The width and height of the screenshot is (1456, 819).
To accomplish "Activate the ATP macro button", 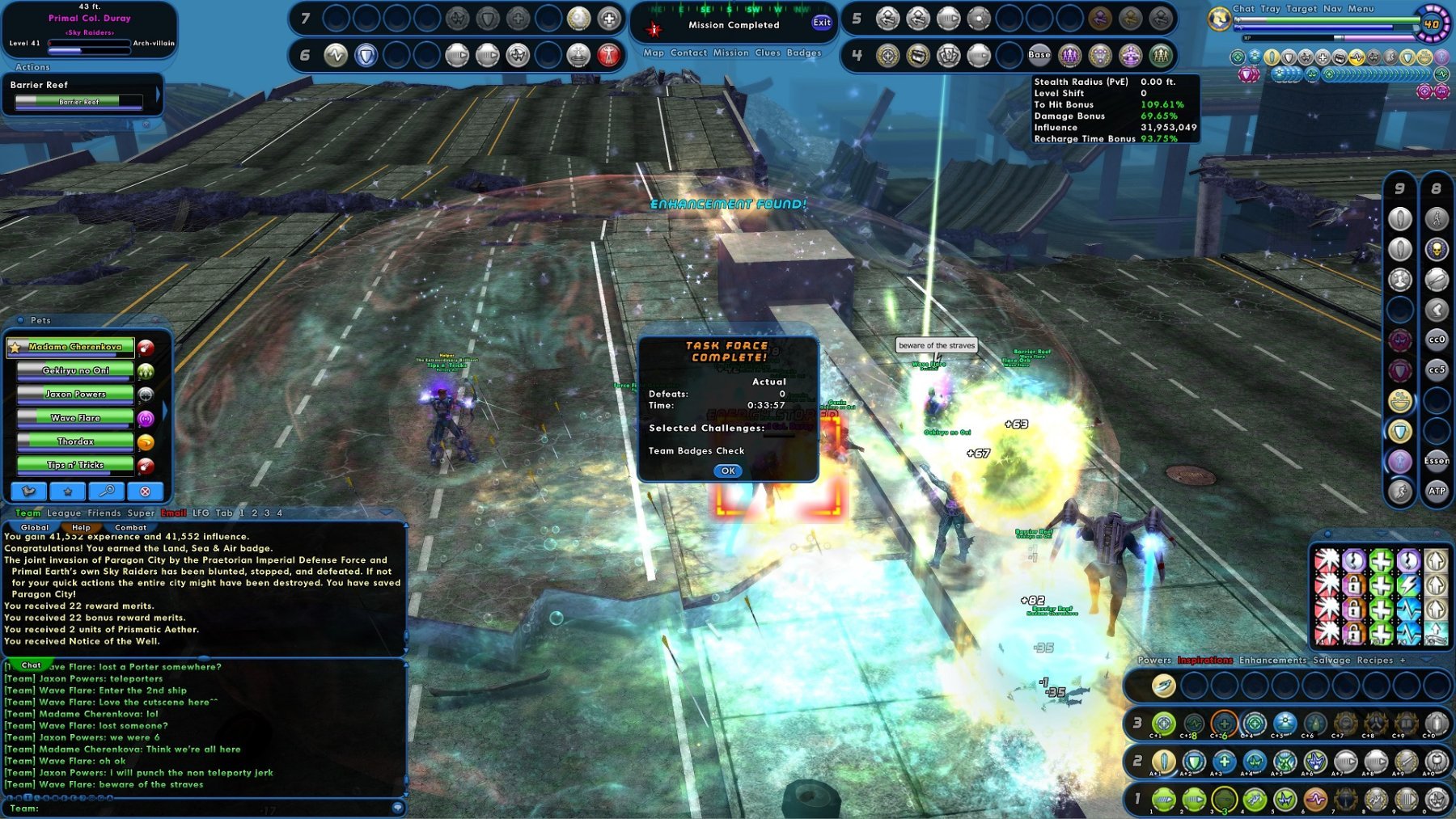I will coord(1437,491).
